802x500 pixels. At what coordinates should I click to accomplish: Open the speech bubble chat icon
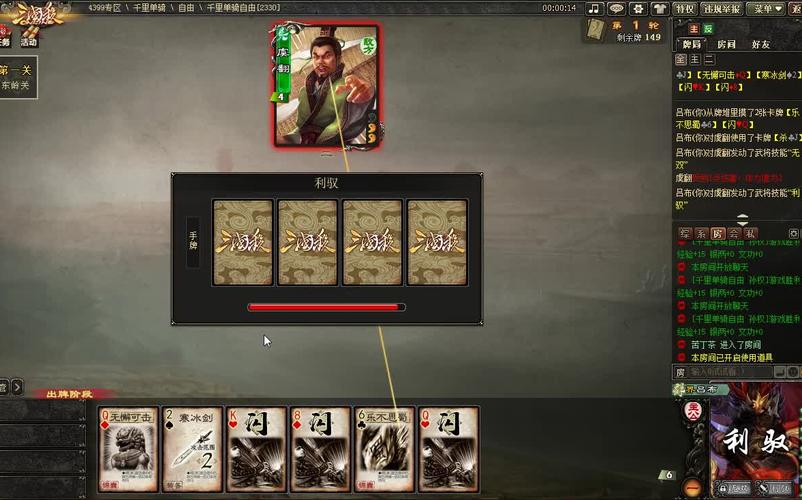click(x=616, y=8)
